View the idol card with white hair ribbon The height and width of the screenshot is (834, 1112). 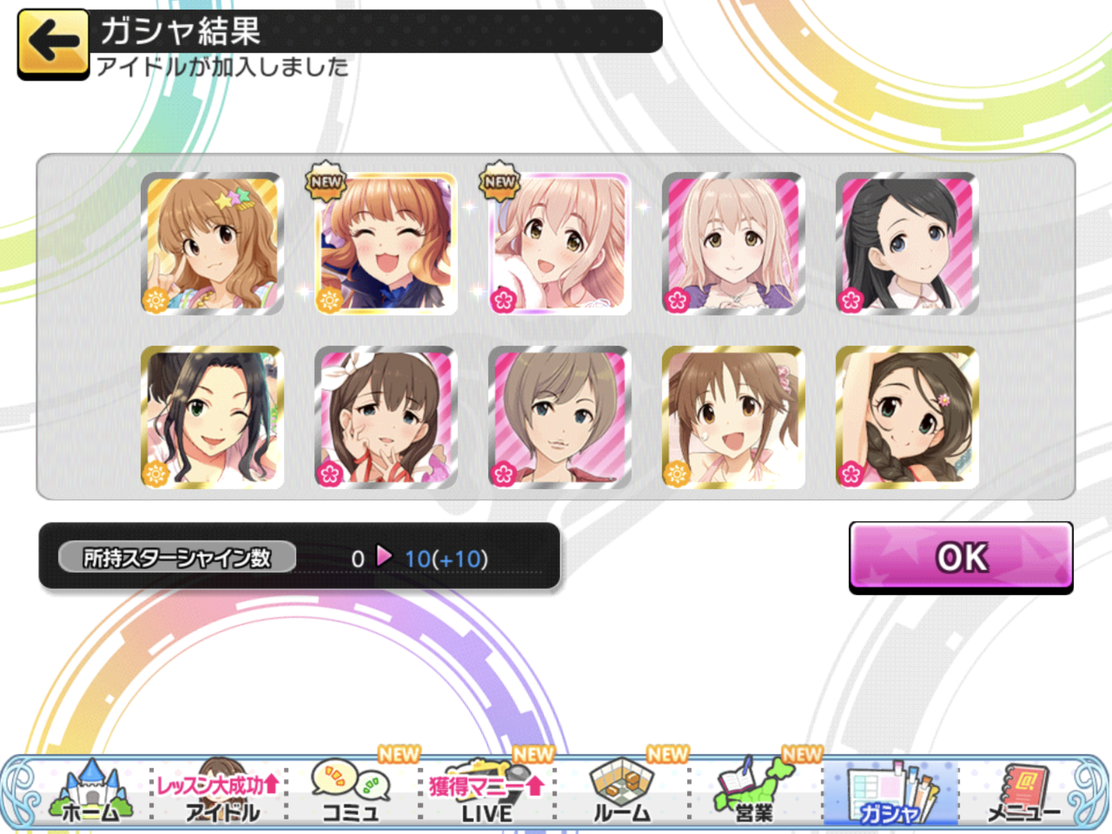[386, 417]
